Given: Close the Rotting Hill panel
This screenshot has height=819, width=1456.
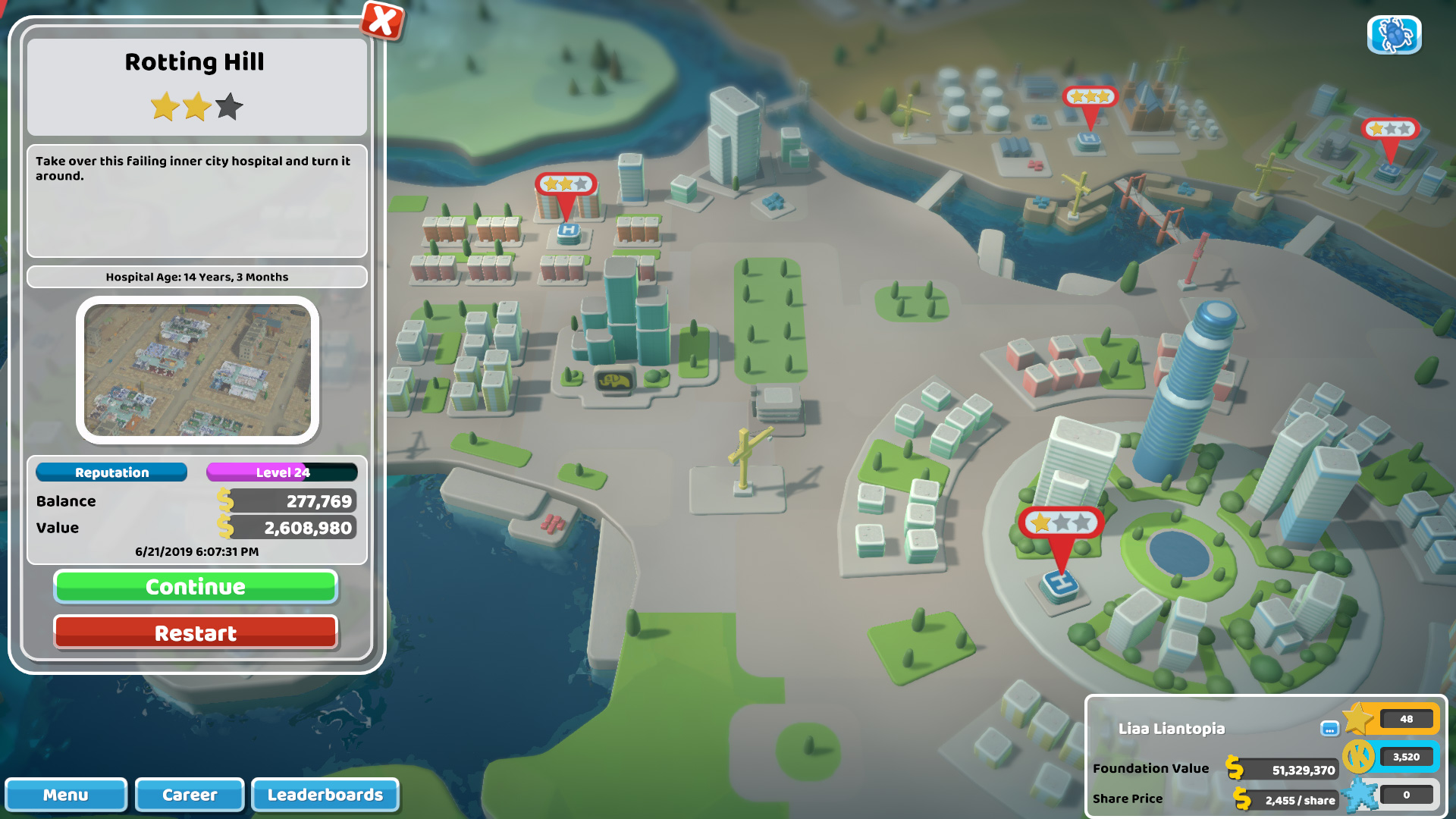Looking at the screenshot, I should [383, 23].
